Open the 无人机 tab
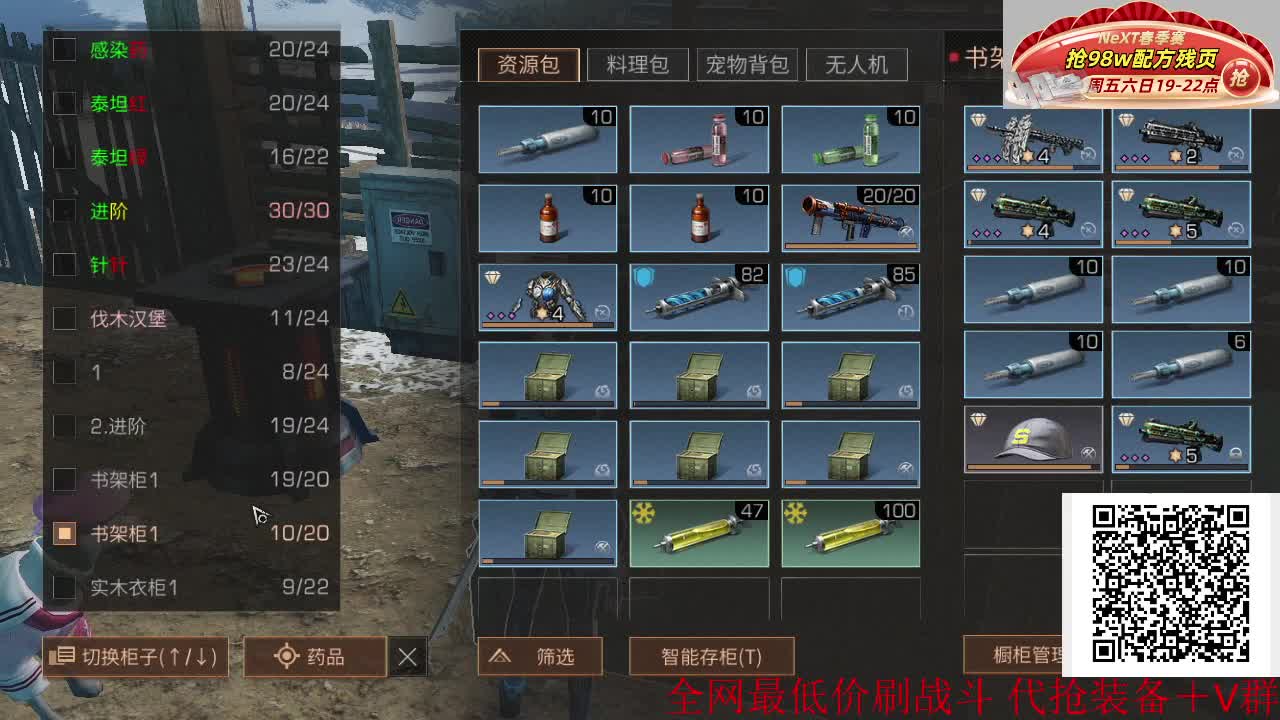The height and width of the screenshot is (720, 1280). click(857, 64)
